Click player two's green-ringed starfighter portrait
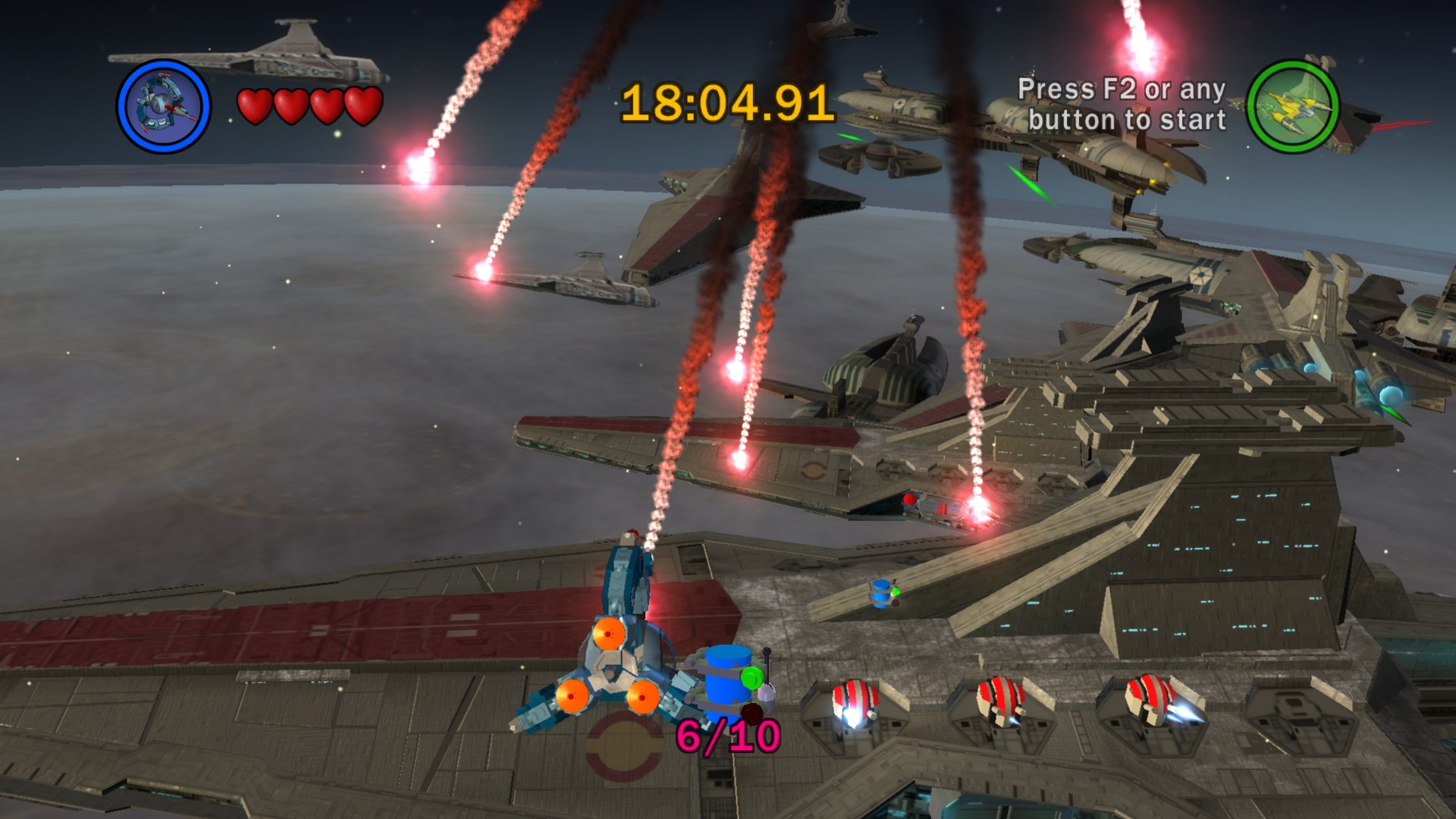Screen dimensions: 1456x819 [1293, 105]
